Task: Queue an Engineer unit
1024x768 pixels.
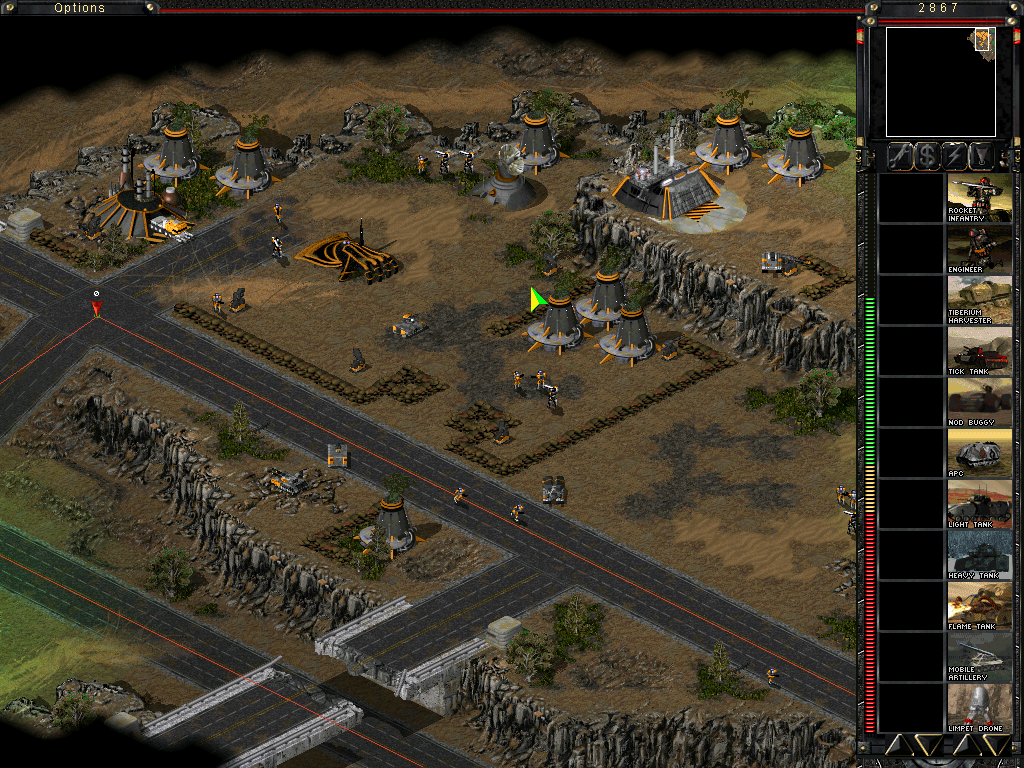Action: [980, 249]
